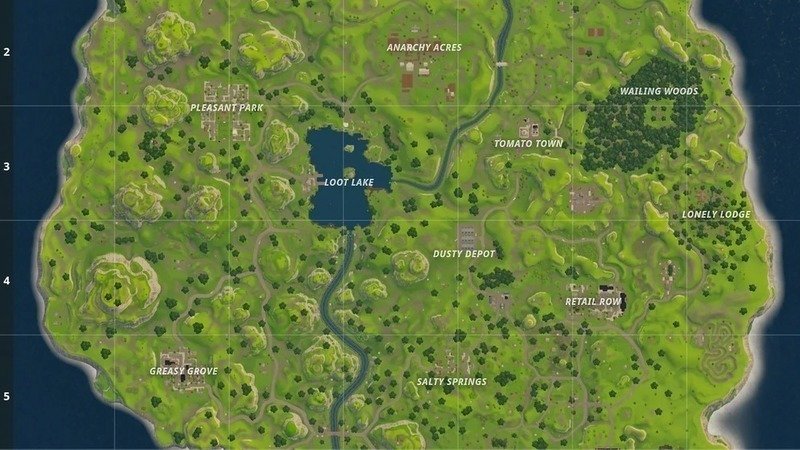Select the Dusty Depot map label

[464, 254]
